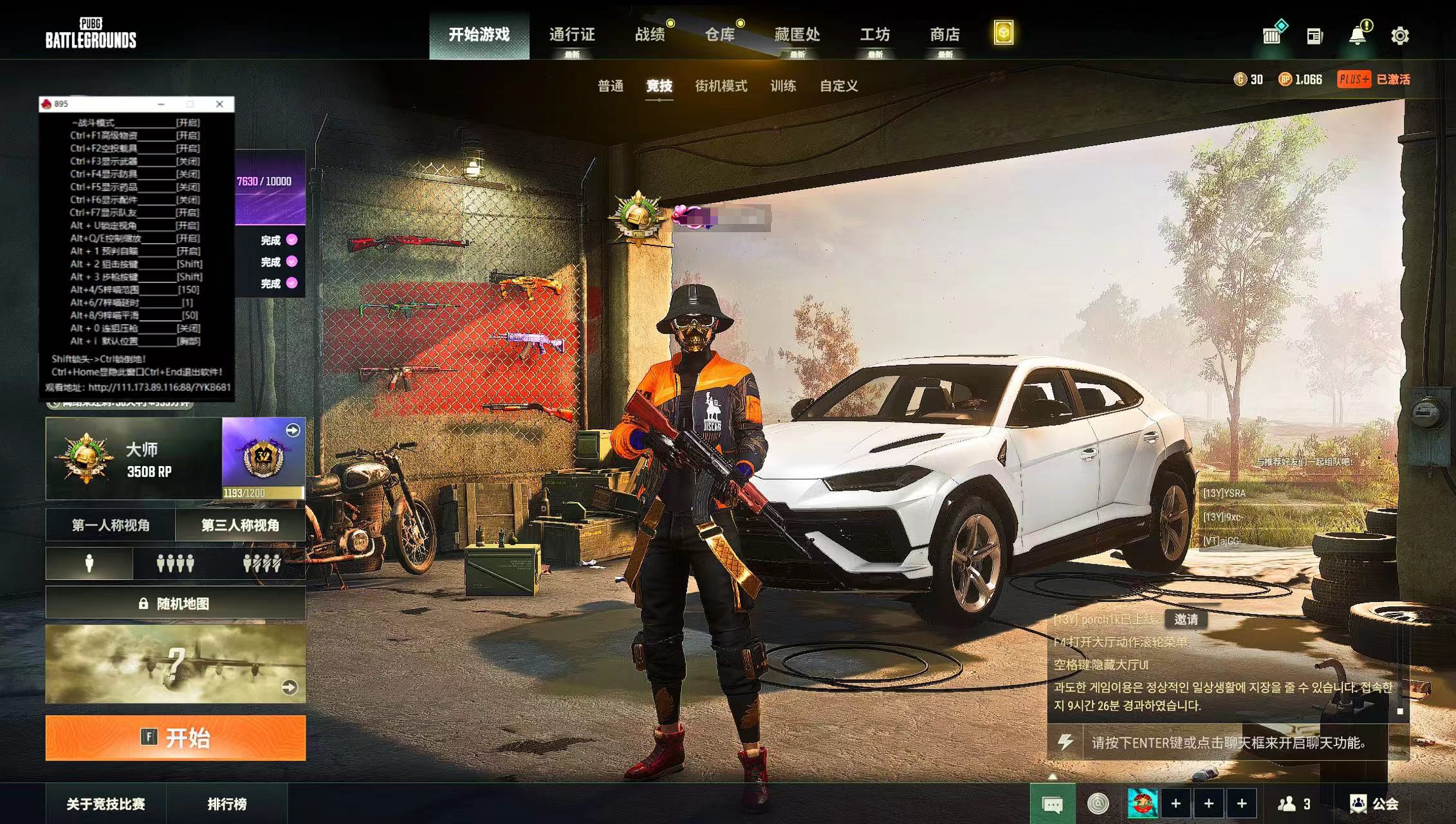1456x824 pixels.
Task: Open the news panel icon near the bell
Action: click(x=1314, y=37)
